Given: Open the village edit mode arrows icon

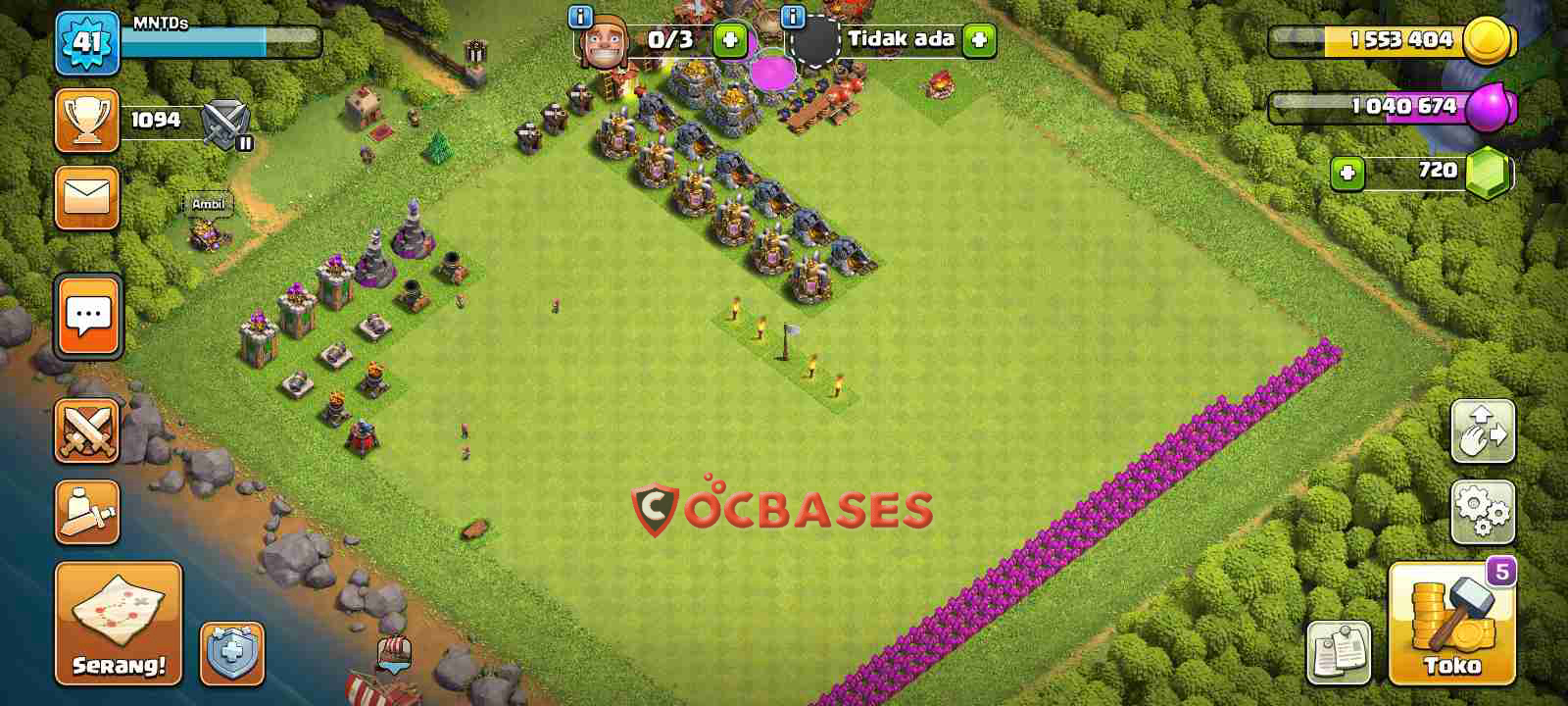Looking at the screenshot, I should coord(1485,431).
